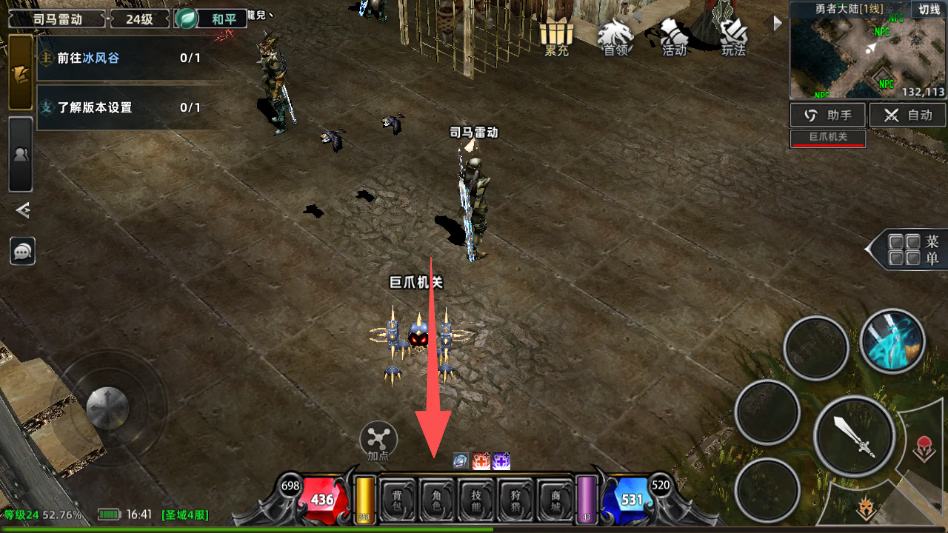
Task: Open the 勇者大陆 minimap
Action: pyautogui.click(x=866, y=56)
